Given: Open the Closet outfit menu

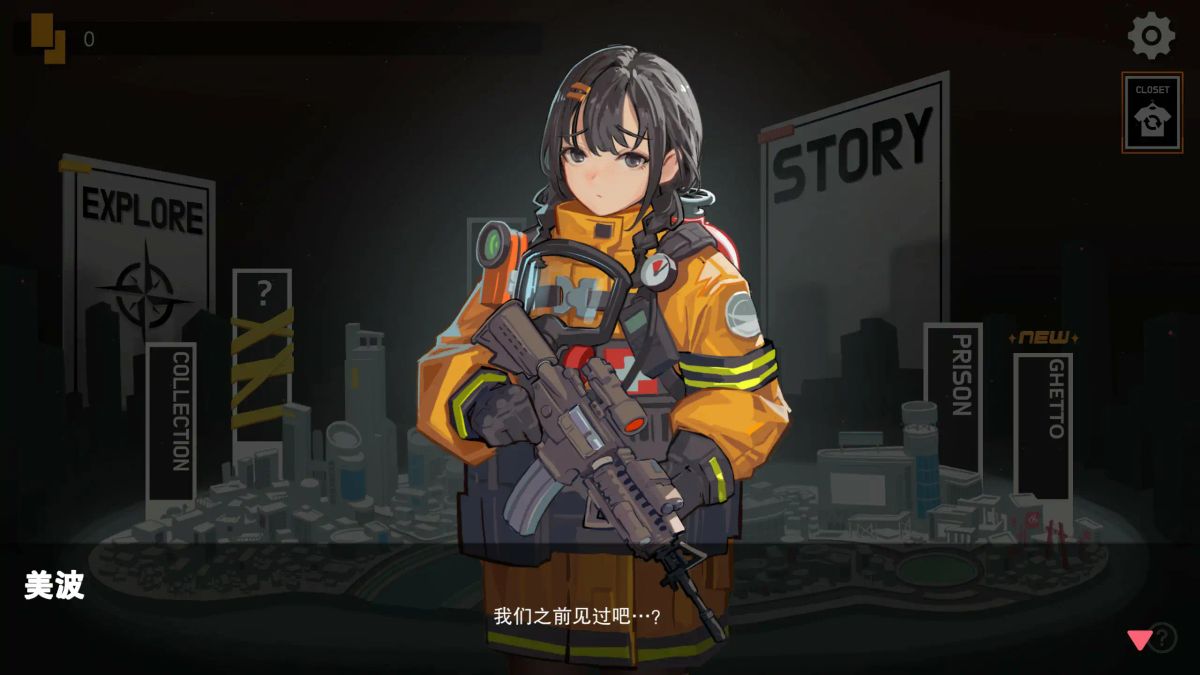Looking at the screenshot, I should [1152, 113].
